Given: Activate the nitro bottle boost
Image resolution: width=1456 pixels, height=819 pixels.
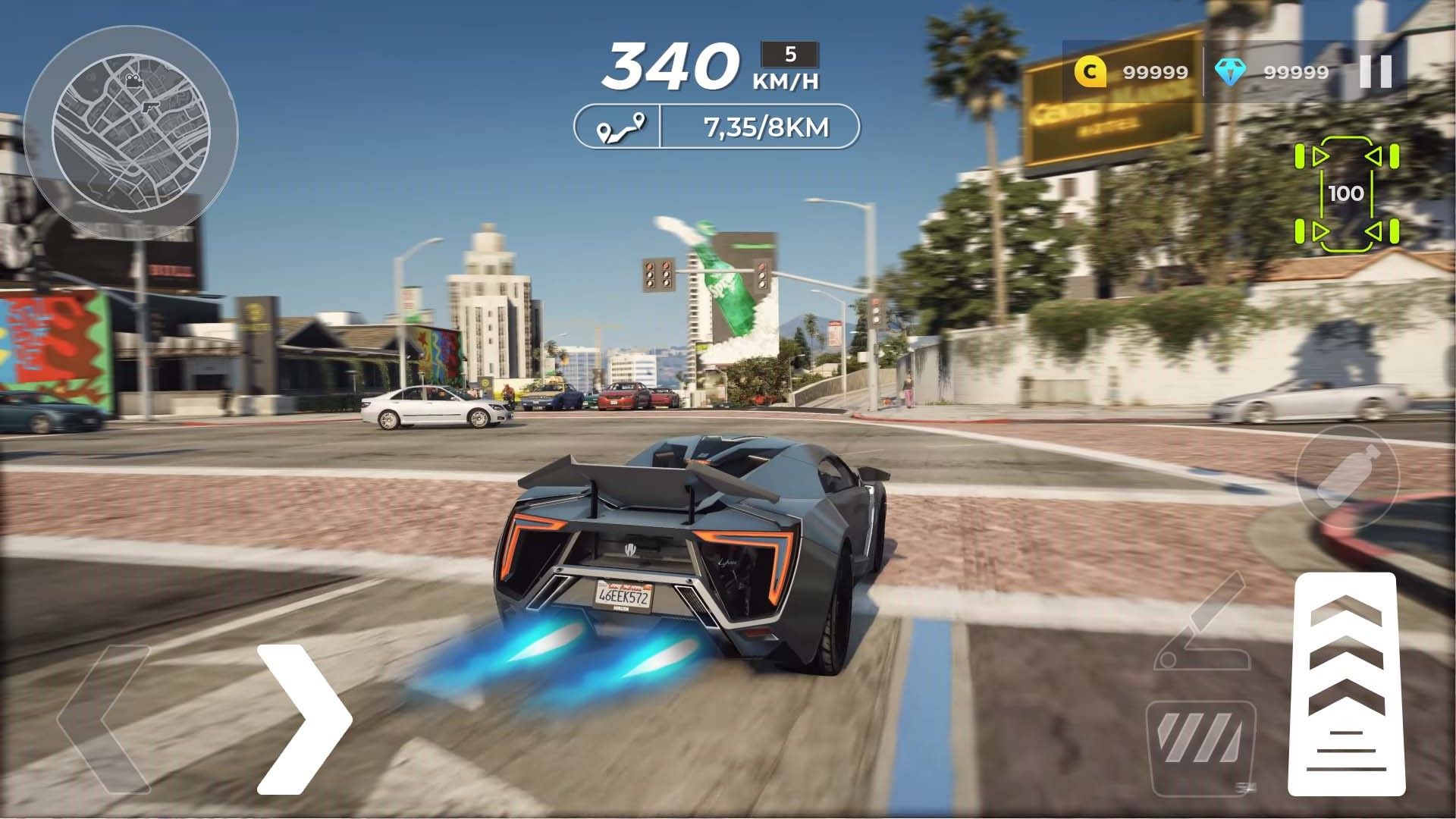Looking at the screenshot, I should click(x=1348, y=475).
